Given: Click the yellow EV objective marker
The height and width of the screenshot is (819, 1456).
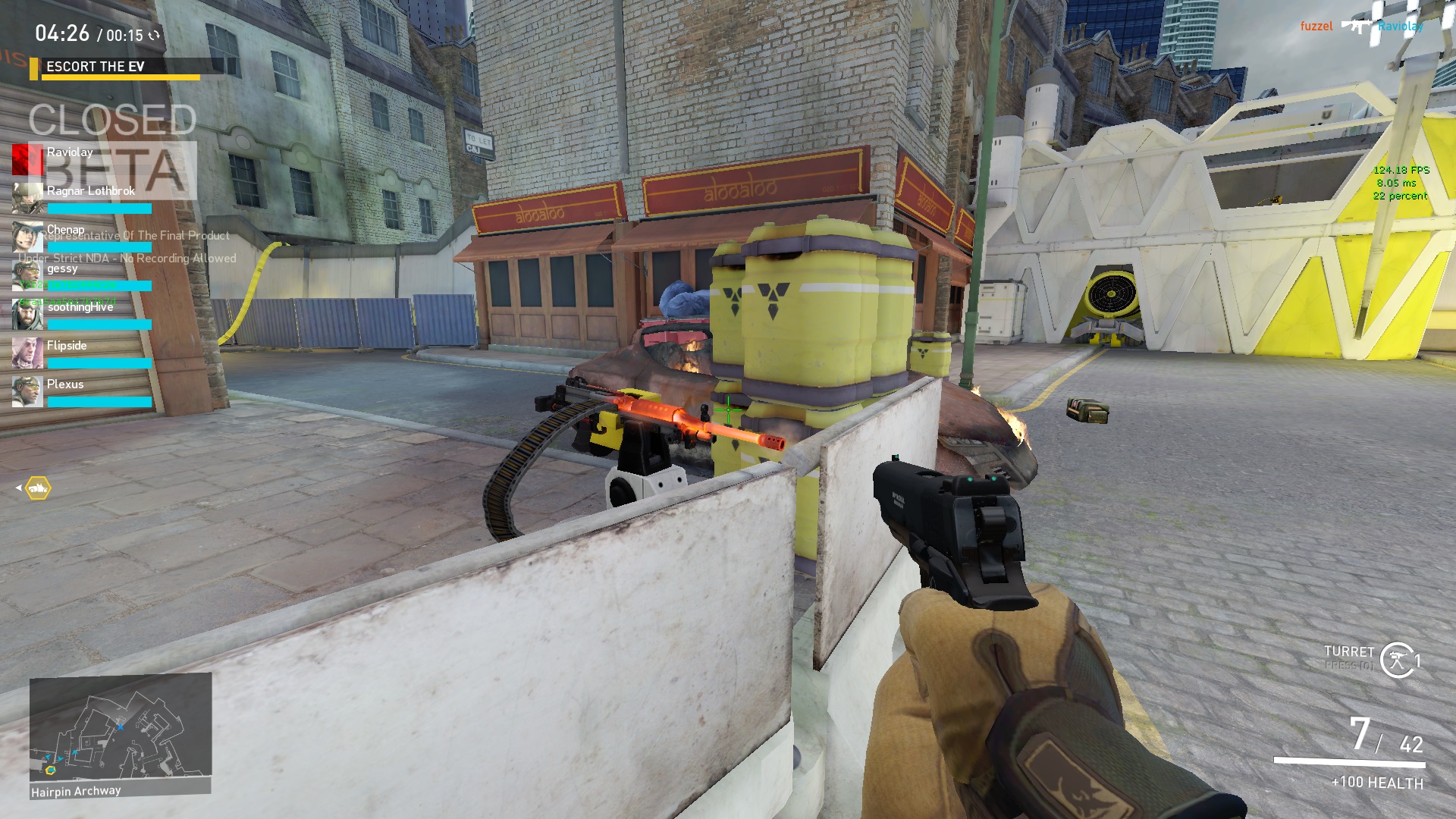Looking at the screenshot, I should 38,488.
